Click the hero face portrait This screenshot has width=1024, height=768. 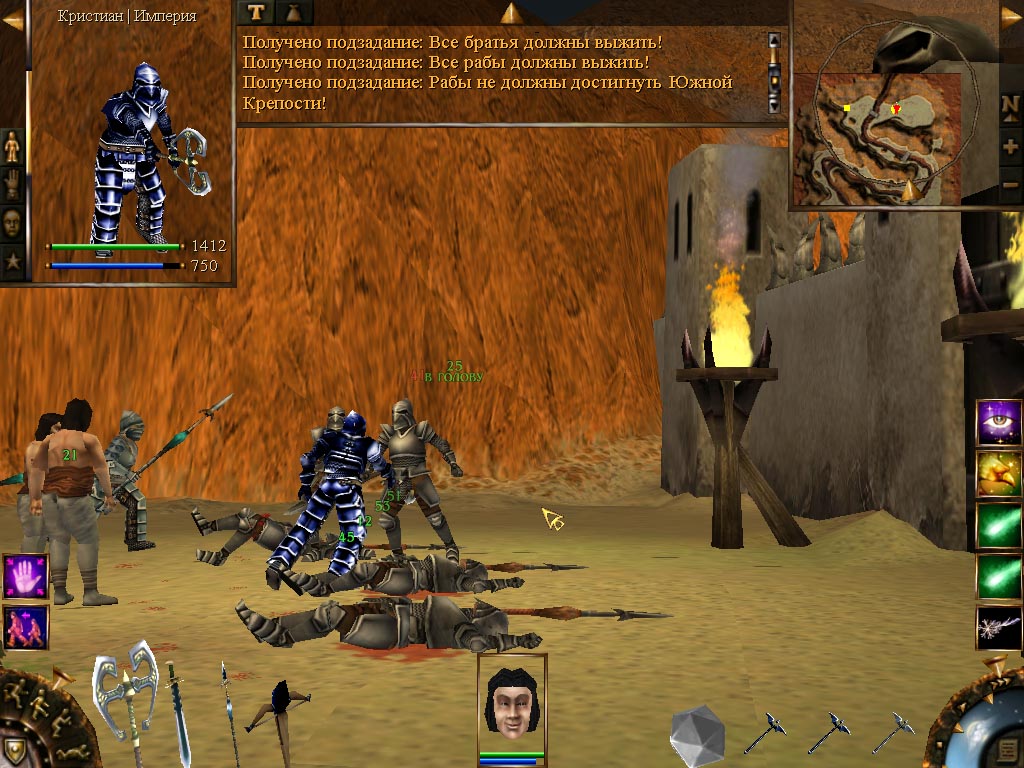point(512,700)
